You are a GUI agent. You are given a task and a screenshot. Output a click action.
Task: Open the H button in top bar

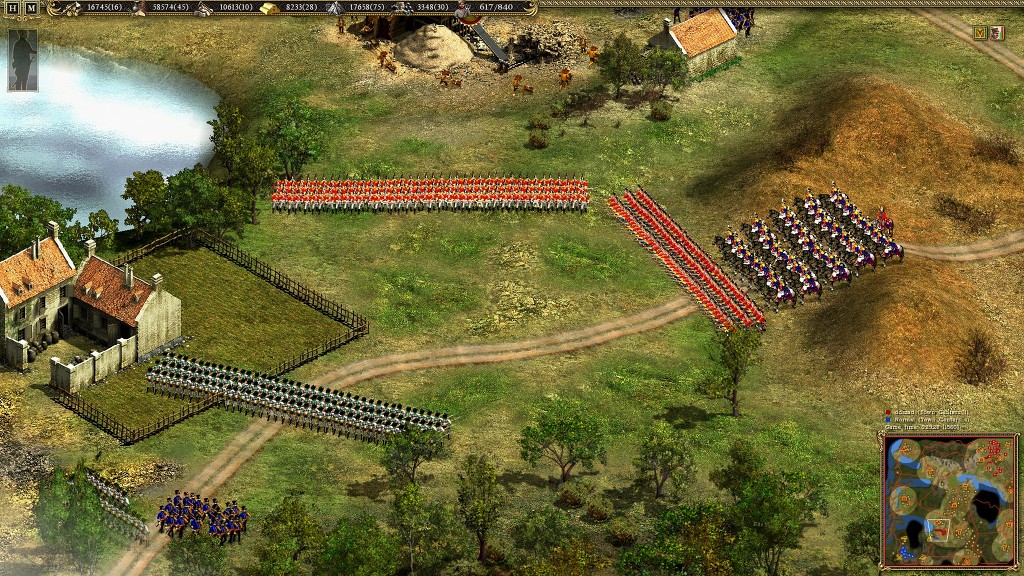[x=13, y=8]
